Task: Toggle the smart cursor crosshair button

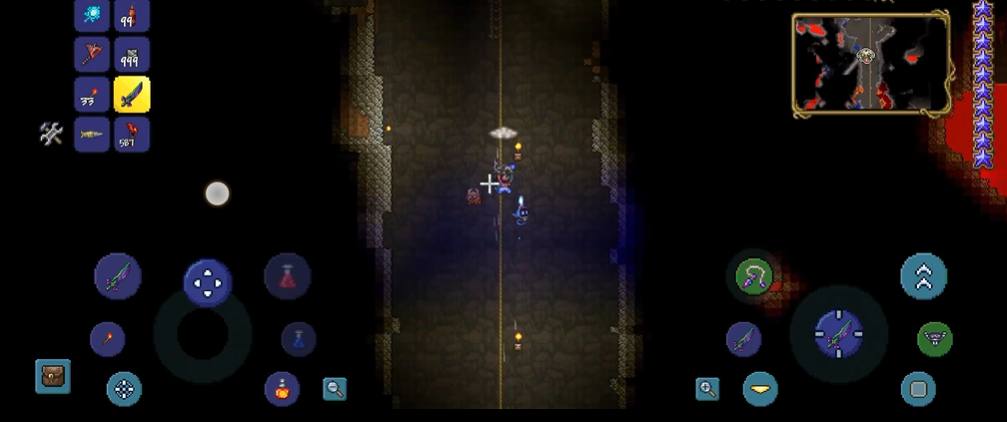Action: (124, 389)
